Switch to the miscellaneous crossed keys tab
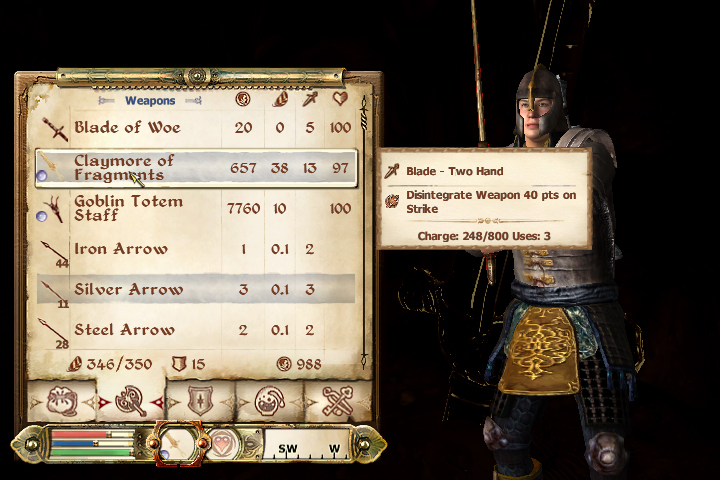This screenshot has height=480, width=720. [338, 402]
